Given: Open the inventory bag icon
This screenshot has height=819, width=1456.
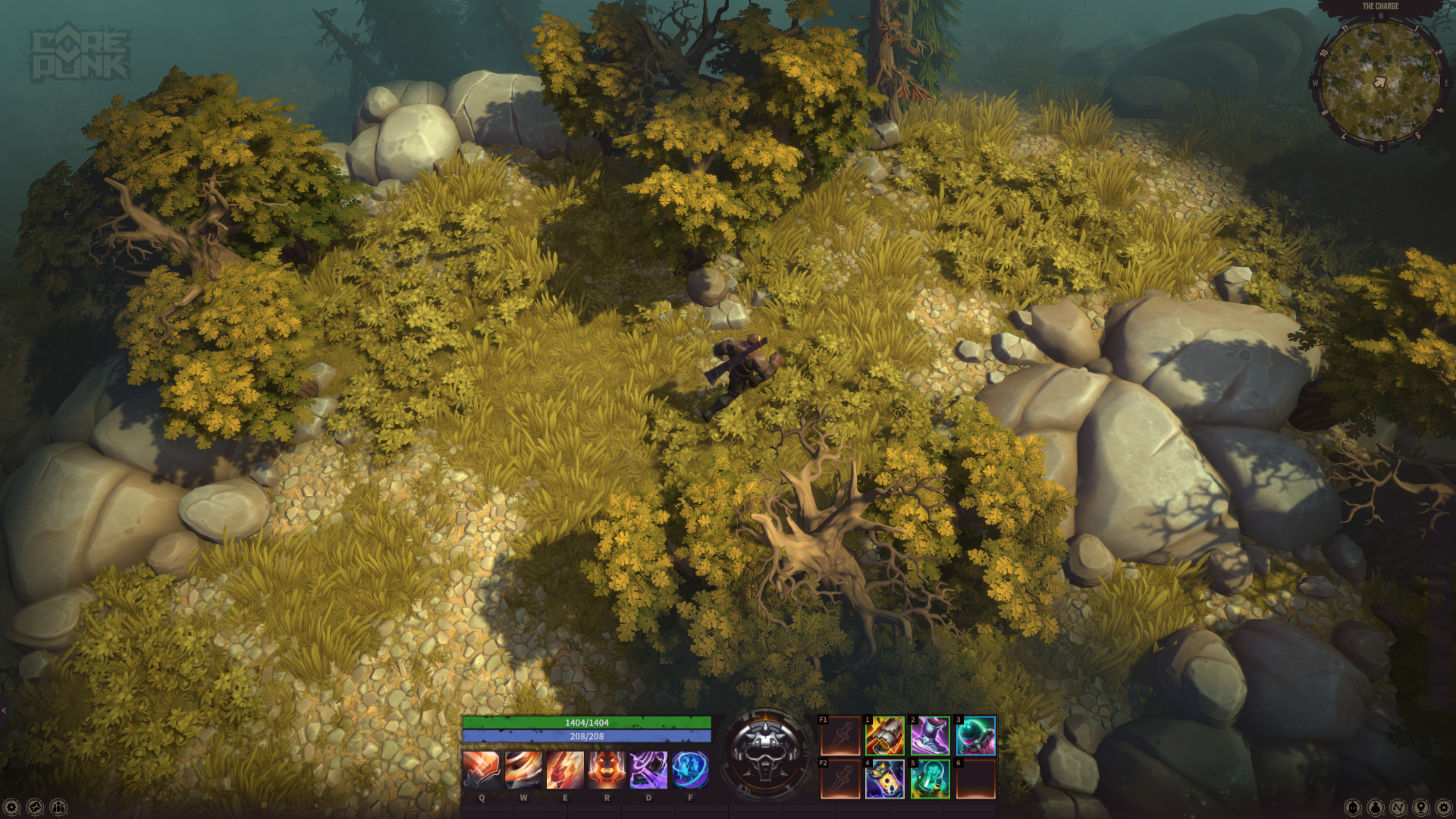Looking at the screenshot, I should coord(1376,808).
